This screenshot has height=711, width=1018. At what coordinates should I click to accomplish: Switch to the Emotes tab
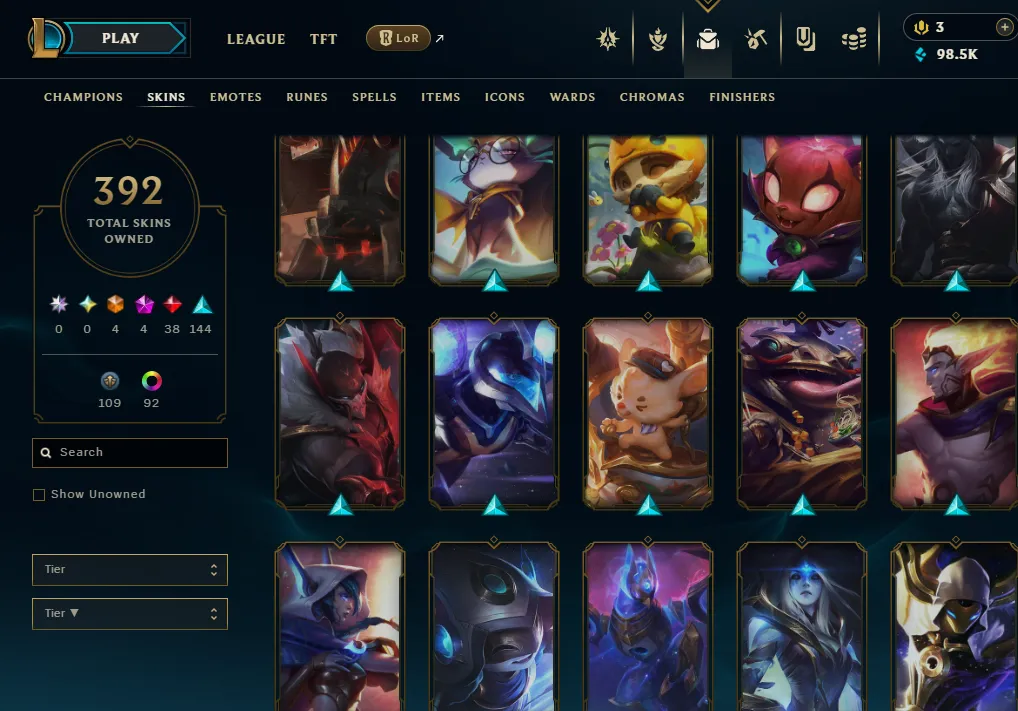236,97
